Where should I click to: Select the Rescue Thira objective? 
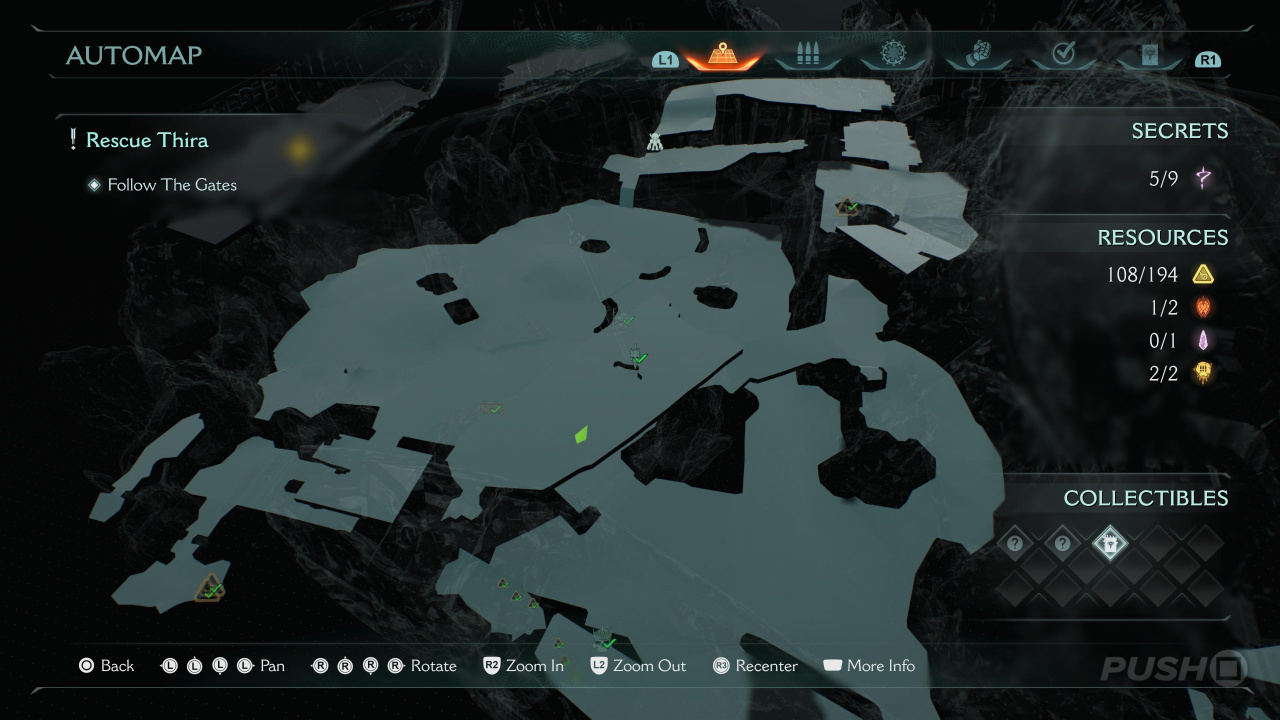tap(147, 140)
